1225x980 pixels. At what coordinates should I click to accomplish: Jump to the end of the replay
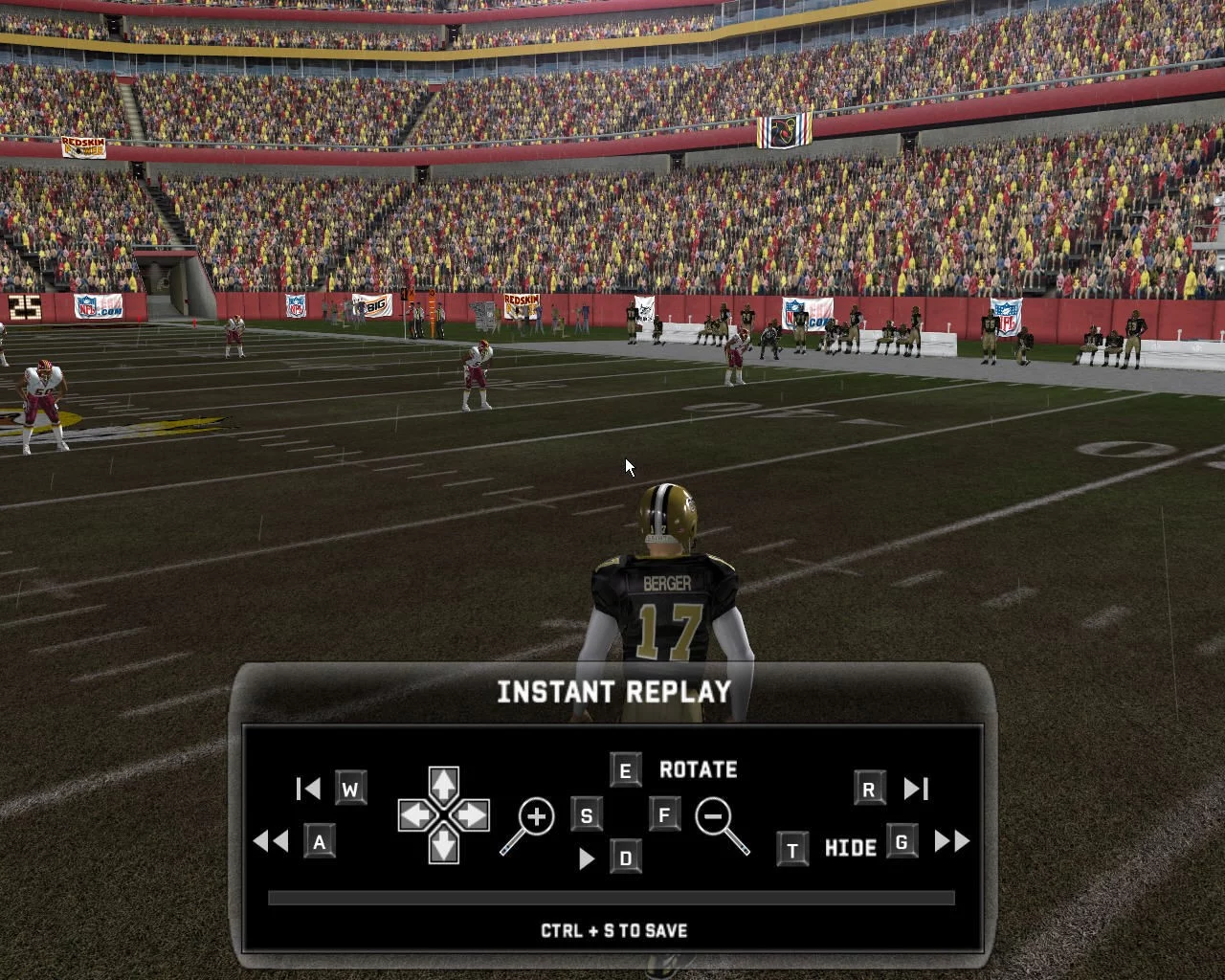pos(916,789)
